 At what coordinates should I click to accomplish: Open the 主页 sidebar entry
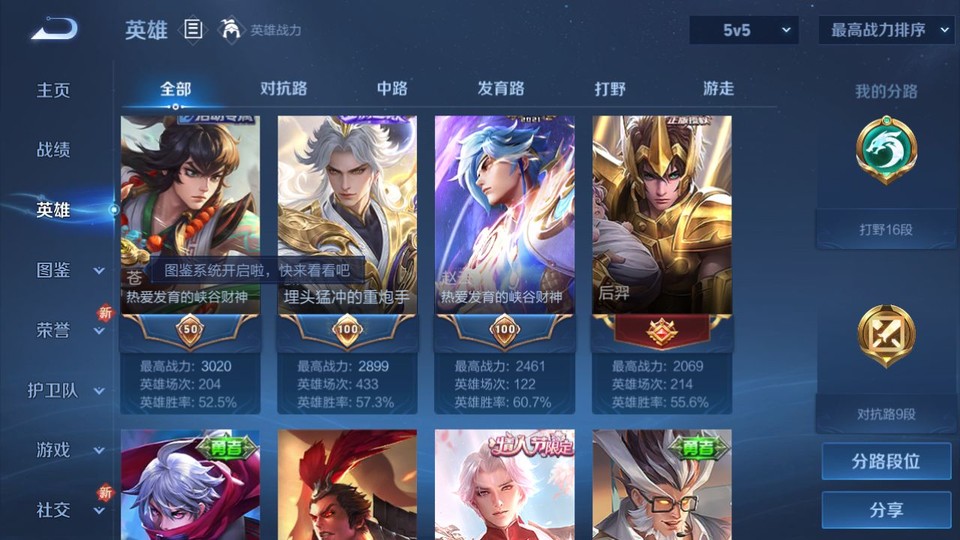click(54, 90)
